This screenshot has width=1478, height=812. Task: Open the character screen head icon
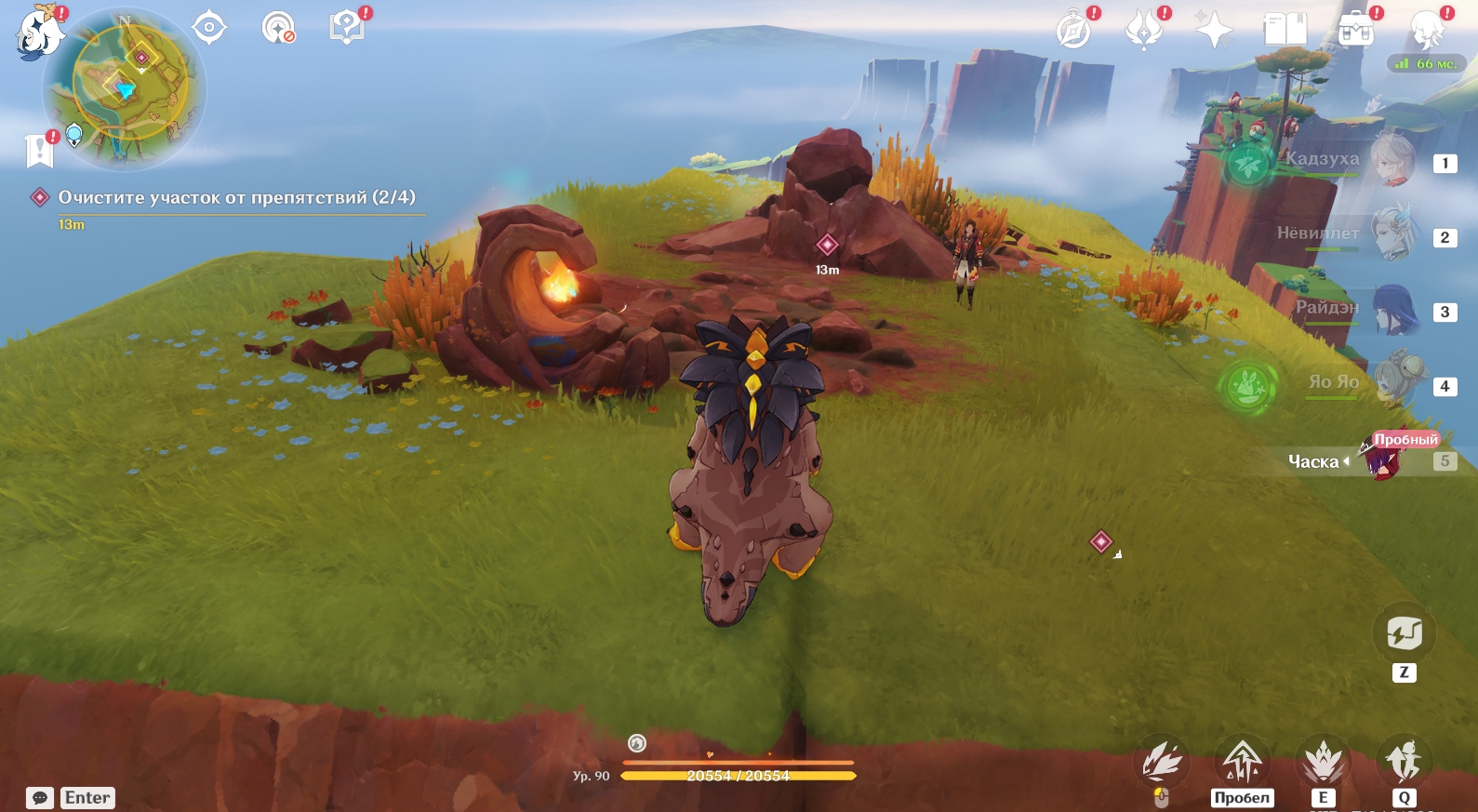pyautogui.click(x=1427, y=30)
